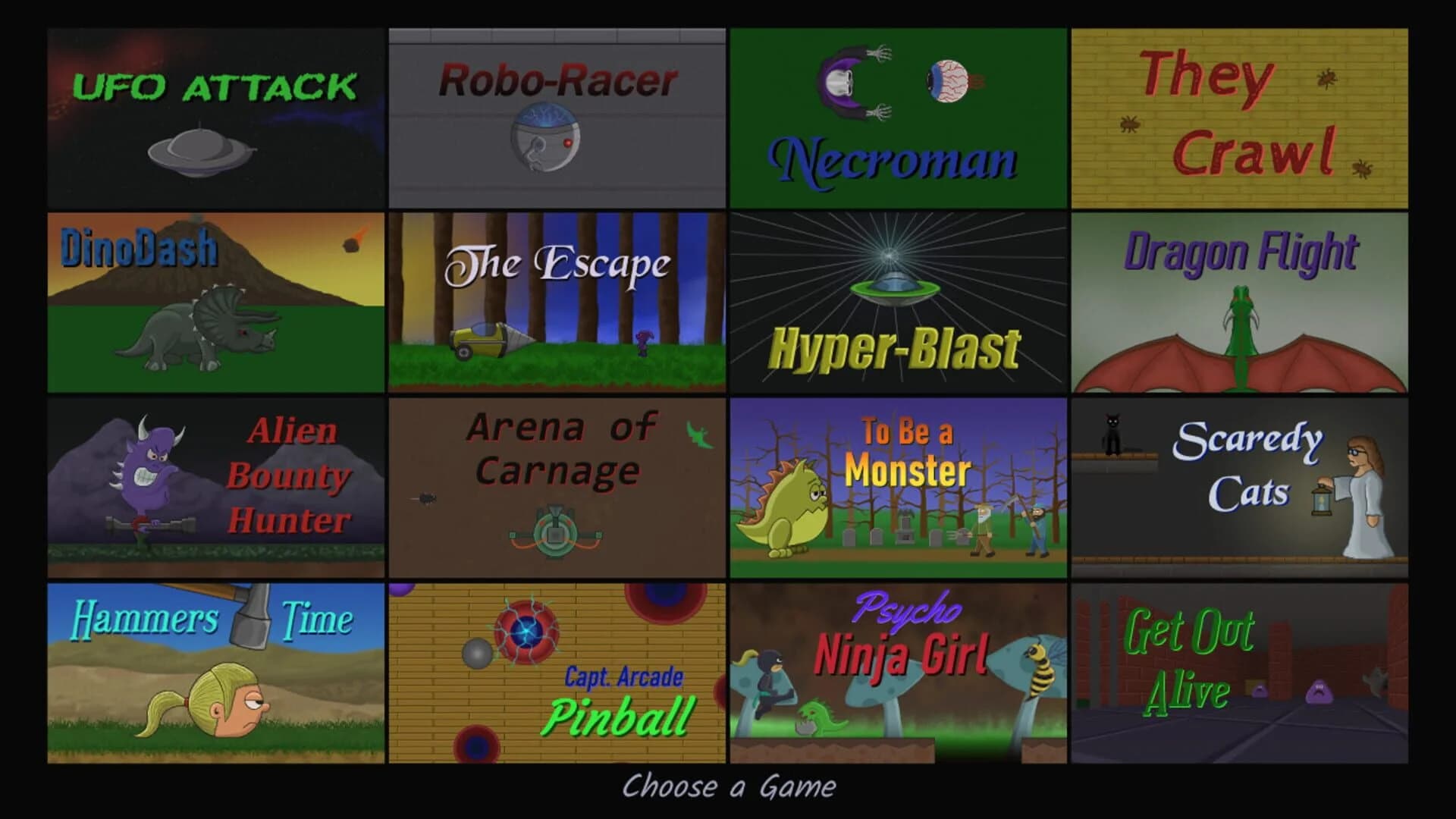Open Get Out Alive

pyautogui.click(x=1240, y=669)
